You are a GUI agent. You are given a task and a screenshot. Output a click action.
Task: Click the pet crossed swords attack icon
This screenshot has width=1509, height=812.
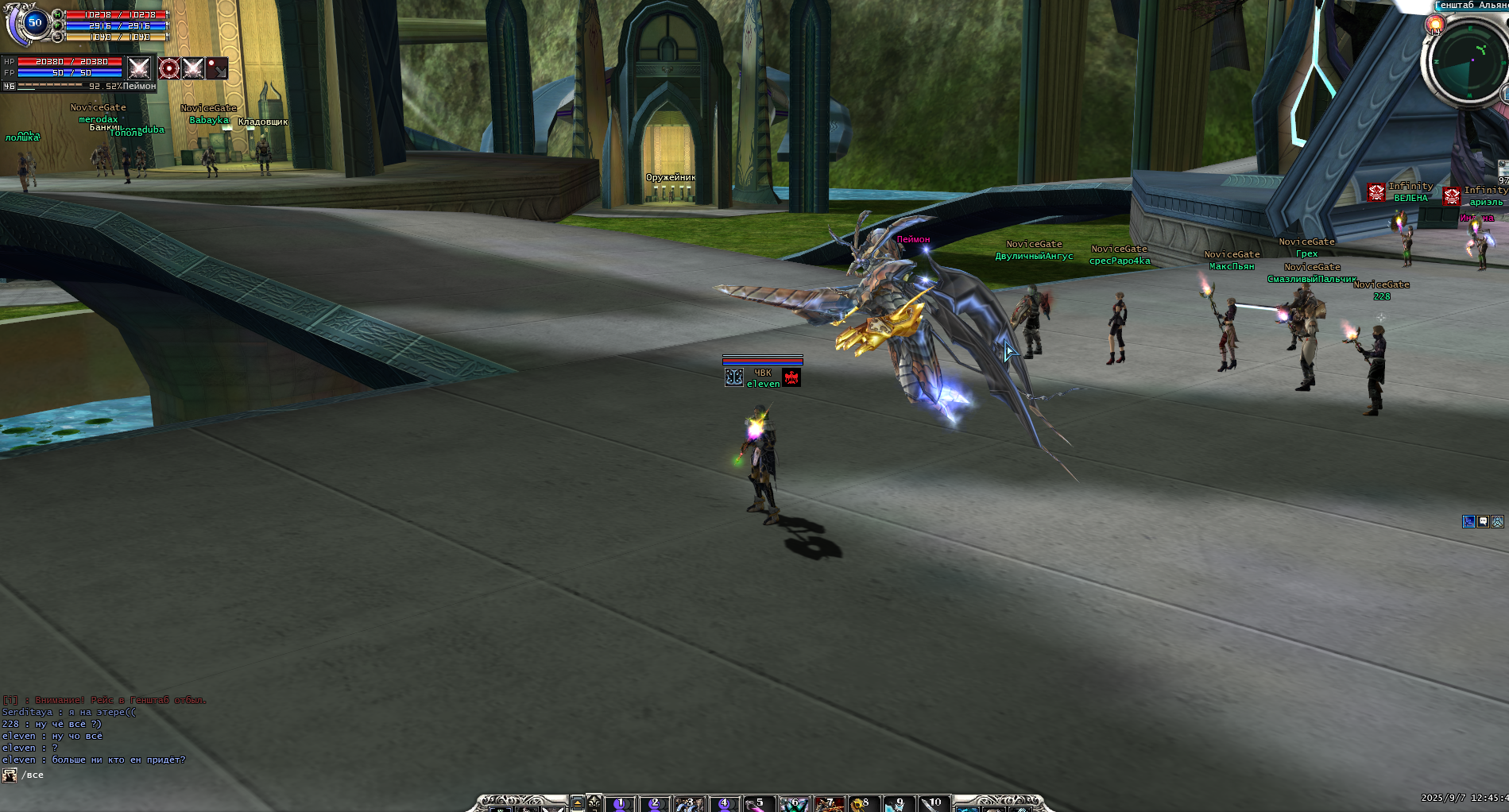(x=193, y=68)
